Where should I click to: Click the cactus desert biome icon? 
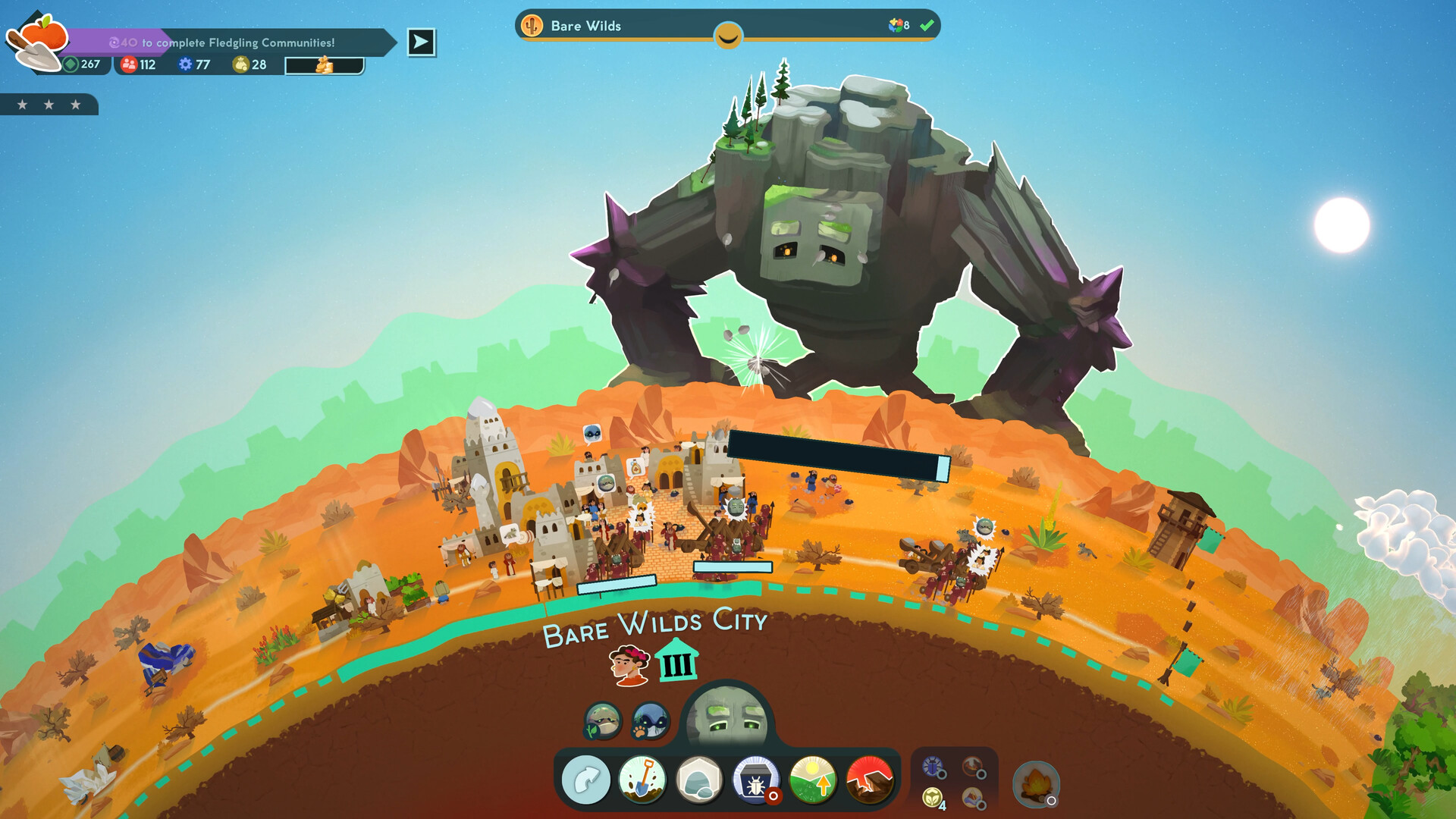(x=532, y=26)
